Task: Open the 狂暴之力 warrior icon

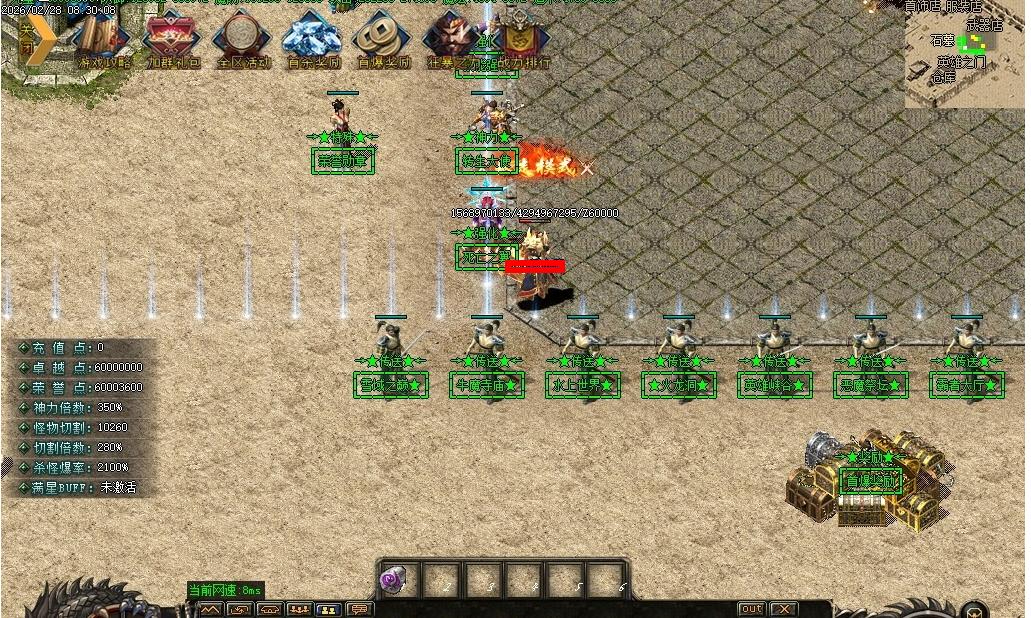Action: point(452,39)
